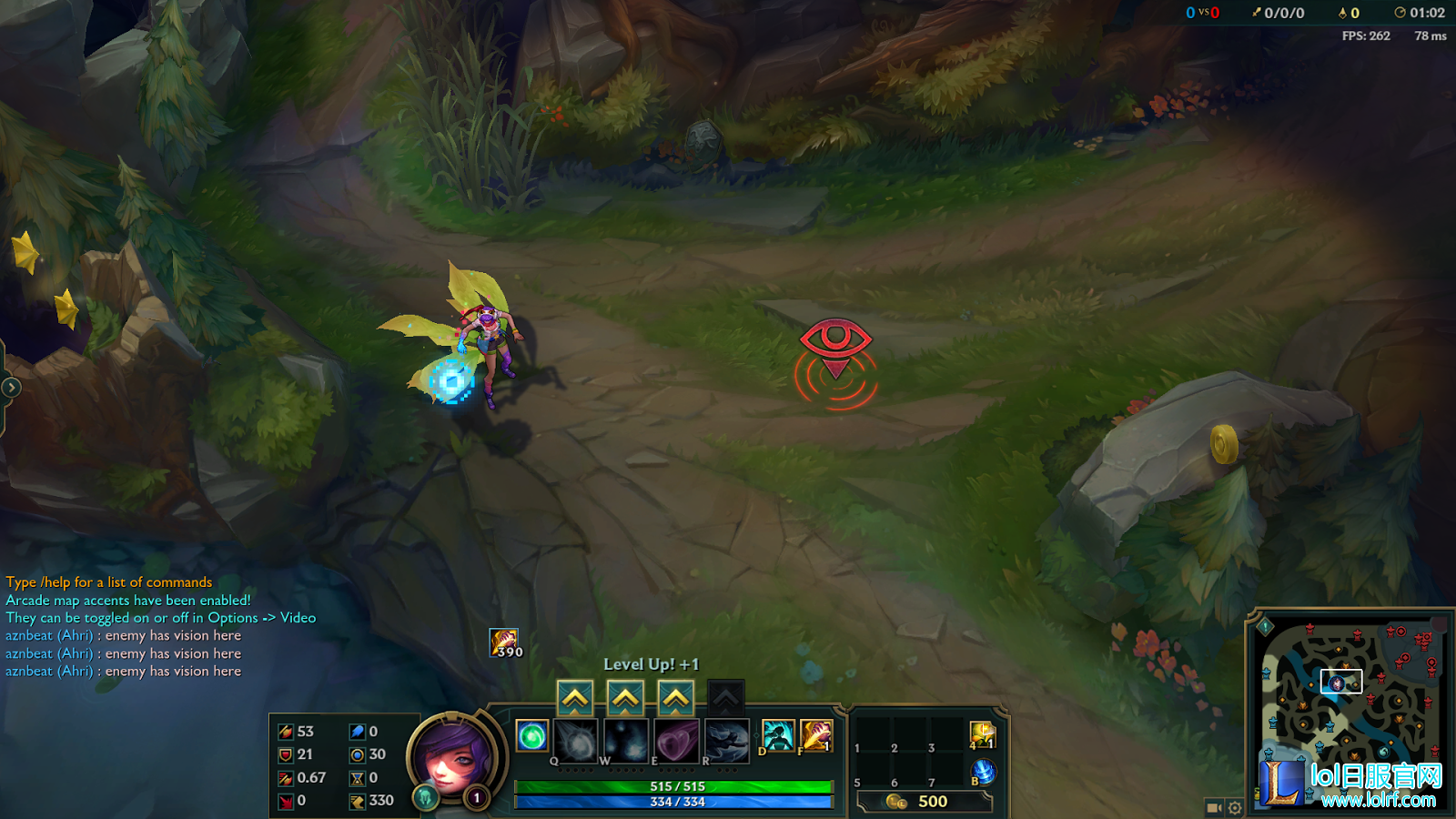Level up Q using its gold chevron

point(575,696)
